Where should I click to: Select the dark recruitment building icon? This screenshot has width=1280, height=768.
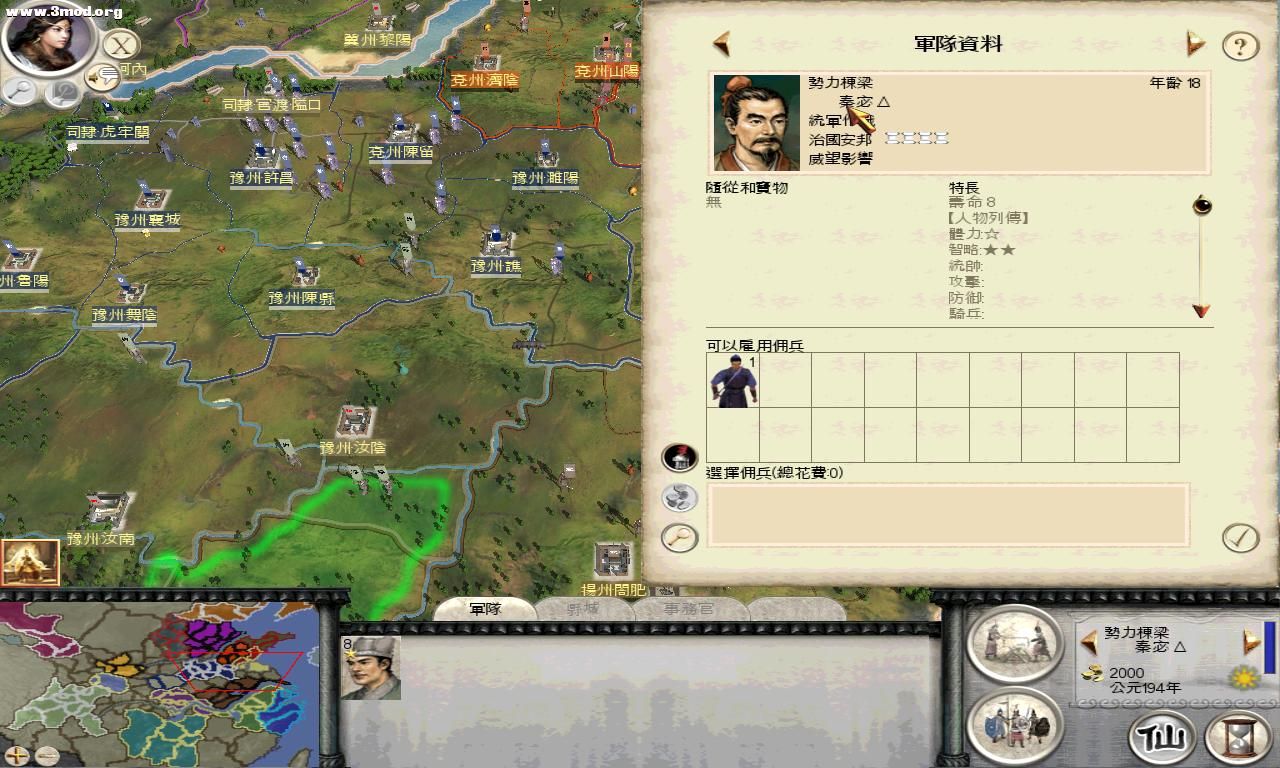680,457
